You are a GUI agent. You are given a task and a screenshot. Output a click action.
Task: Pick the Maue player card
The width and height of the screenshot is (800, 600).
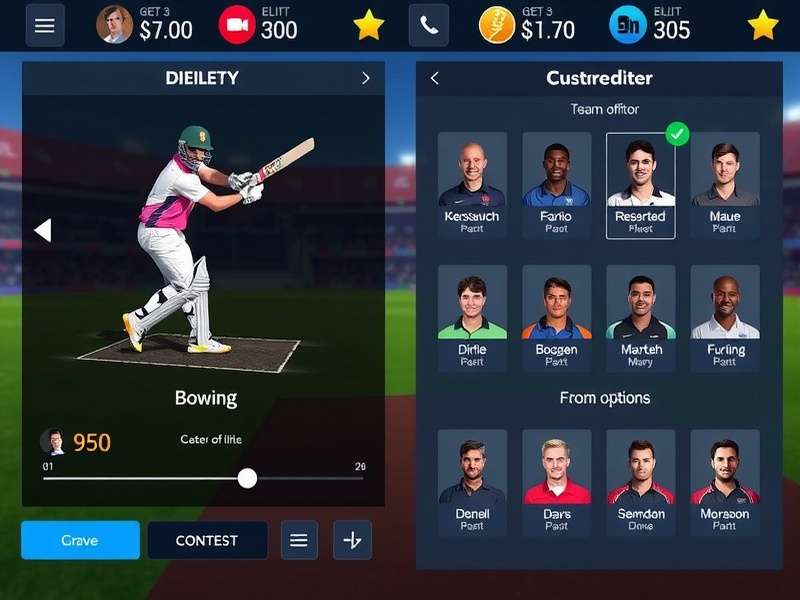725,185
